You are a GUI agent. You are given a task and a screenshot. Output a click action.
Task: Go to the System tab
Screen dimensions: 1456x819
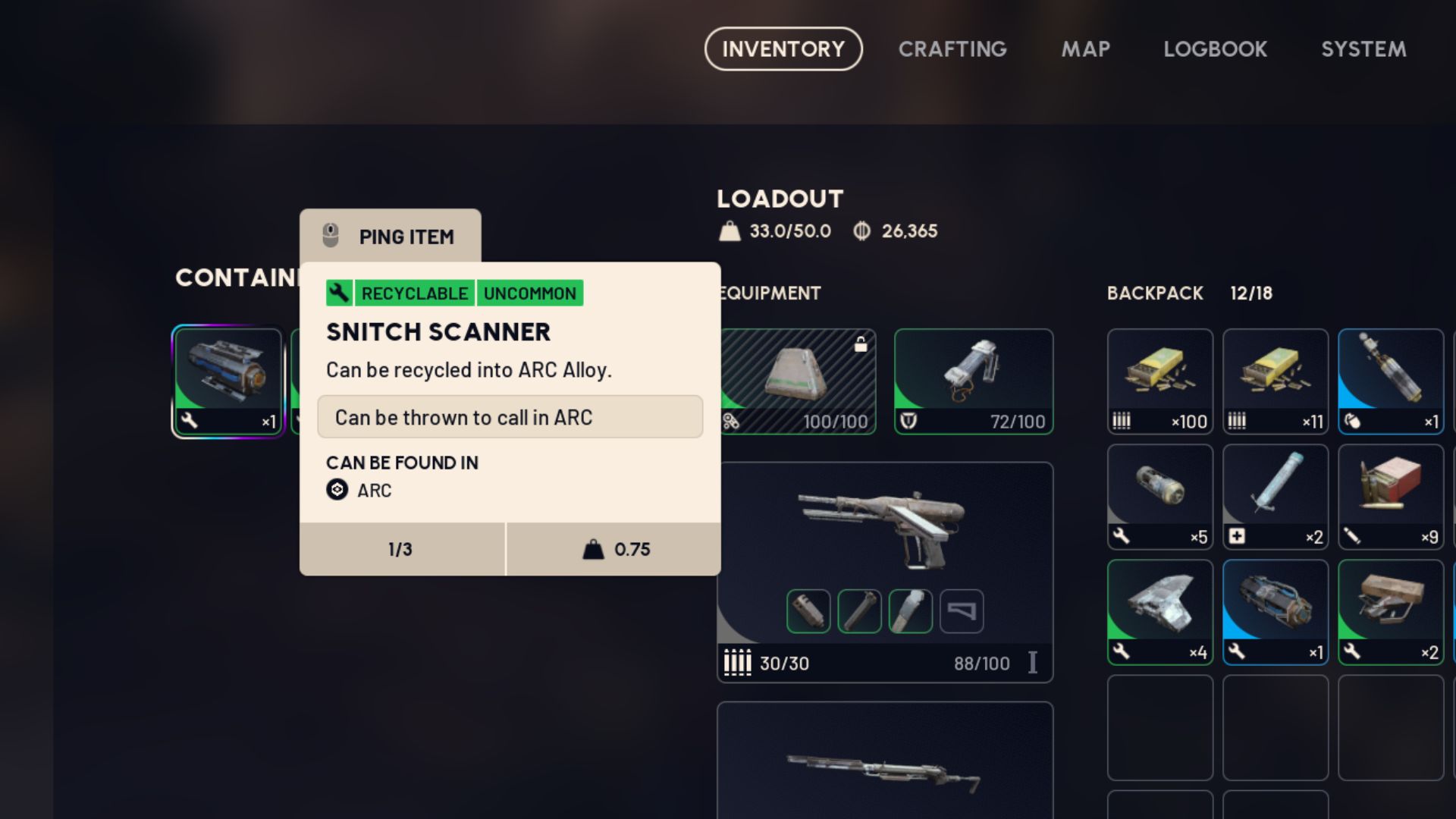1363,49
